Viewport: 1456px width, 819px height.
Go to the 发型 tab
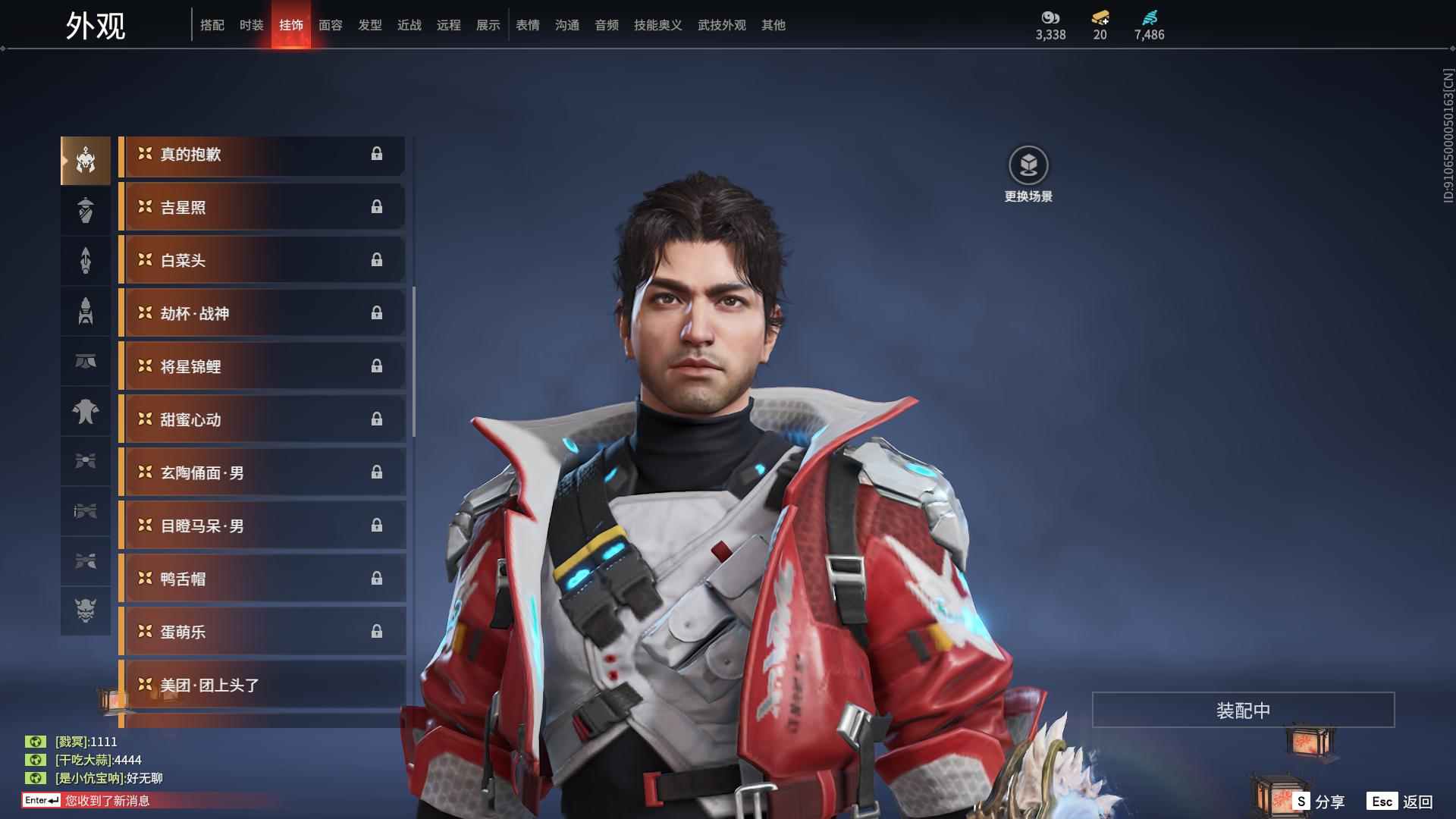369,25
